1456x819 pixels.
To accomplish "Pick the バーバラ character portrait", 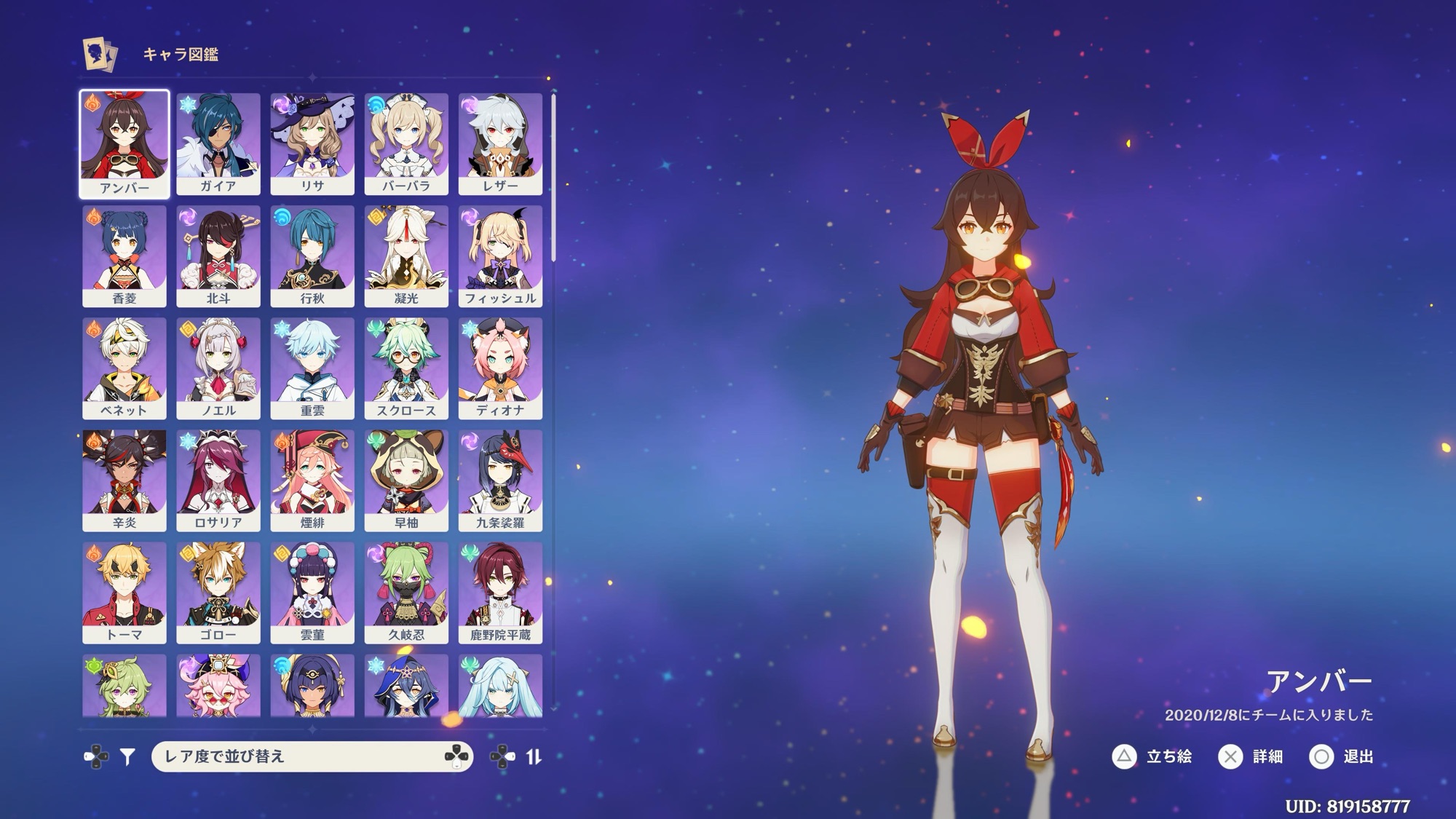I will (406, 143).
